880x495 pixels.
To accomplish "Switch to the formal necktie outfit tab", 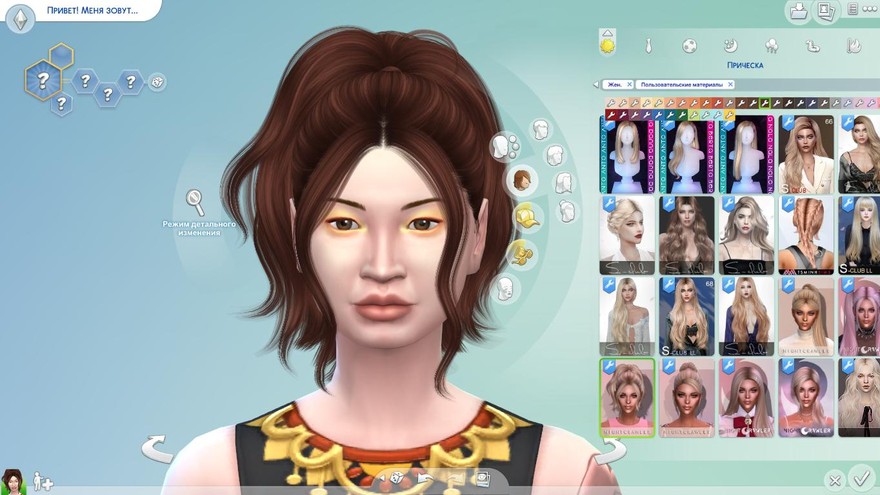I will [x=648, y=46].
